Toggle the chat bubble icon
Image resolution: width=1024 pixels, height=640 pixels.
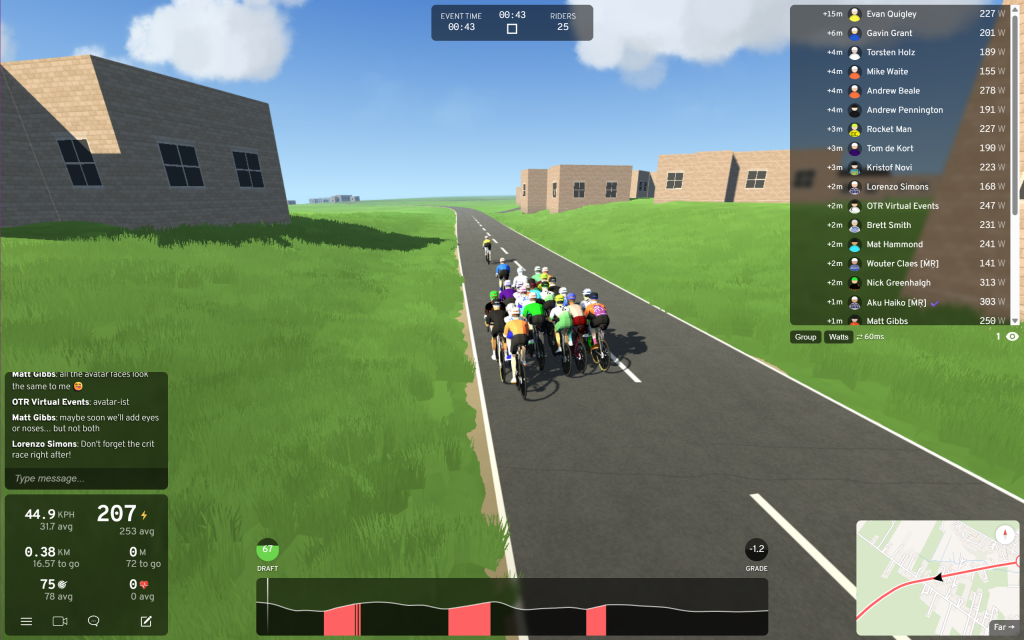(x=94, y=621)
